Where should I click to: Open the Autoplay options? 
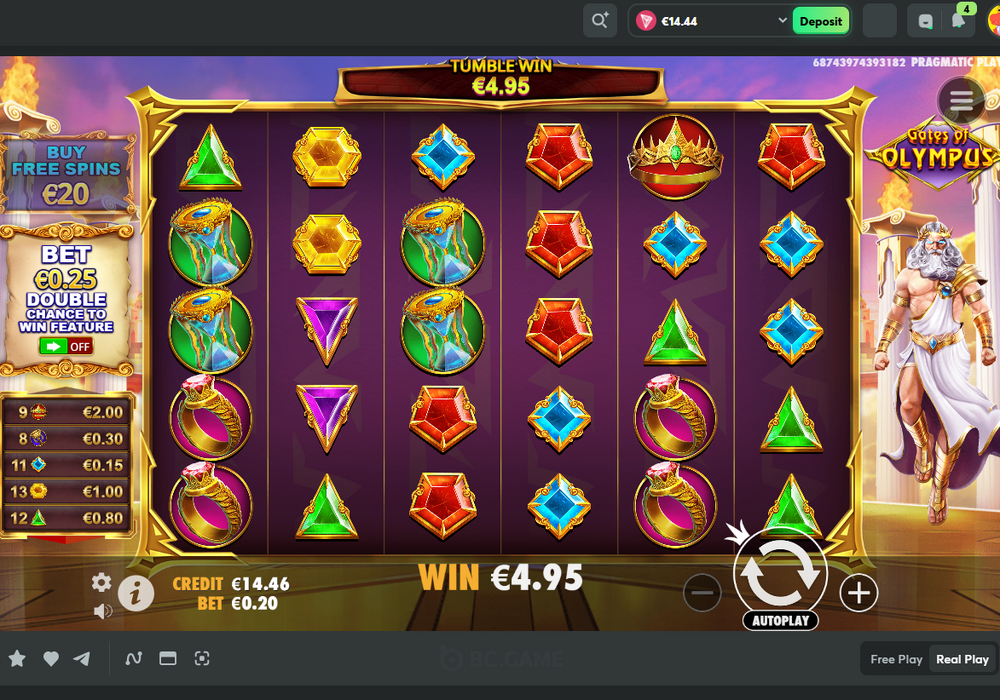[x=780, y=621]
